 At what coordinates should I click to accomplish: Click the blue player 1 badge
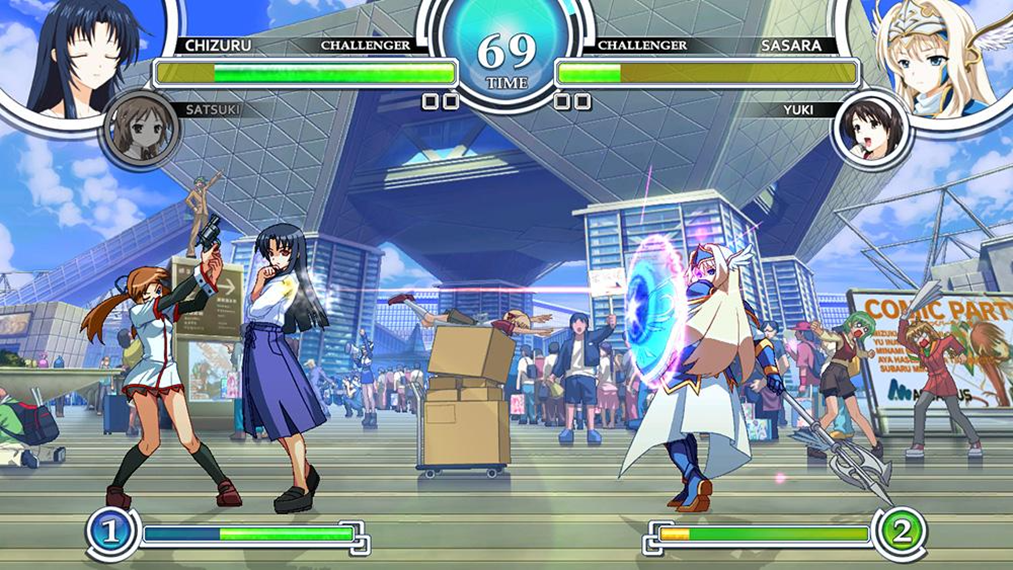112,533
